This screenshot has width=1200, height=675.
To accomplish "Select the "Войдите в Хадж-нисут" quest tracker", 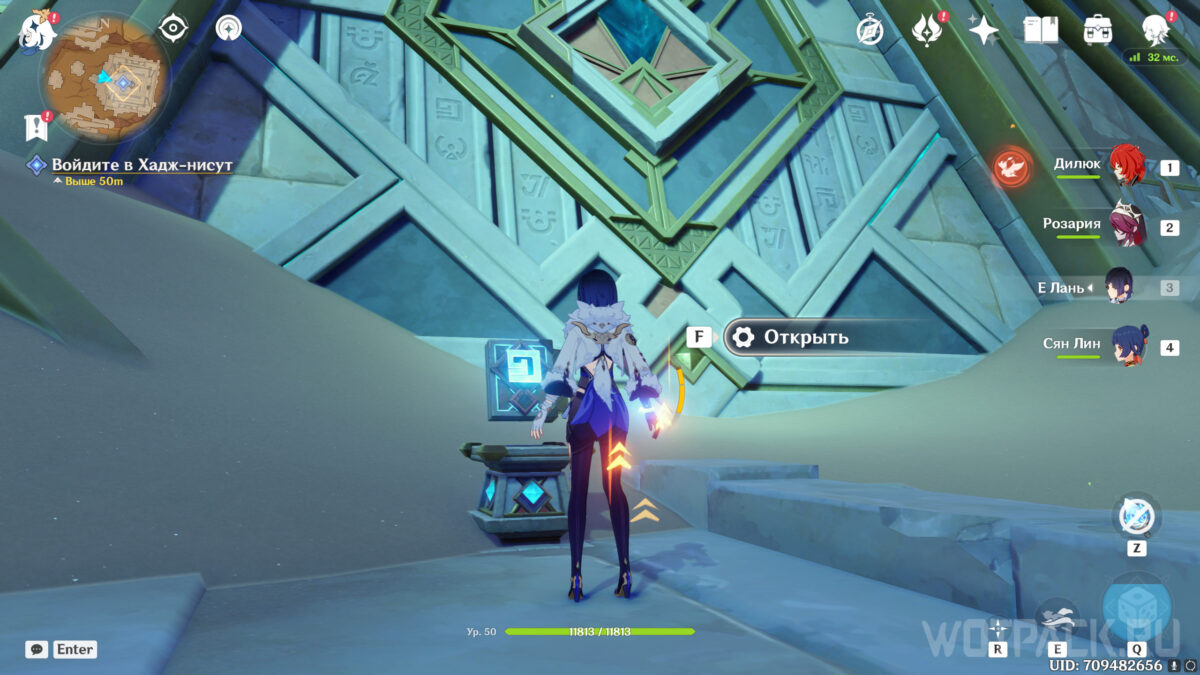I will [x=140, y=165].
